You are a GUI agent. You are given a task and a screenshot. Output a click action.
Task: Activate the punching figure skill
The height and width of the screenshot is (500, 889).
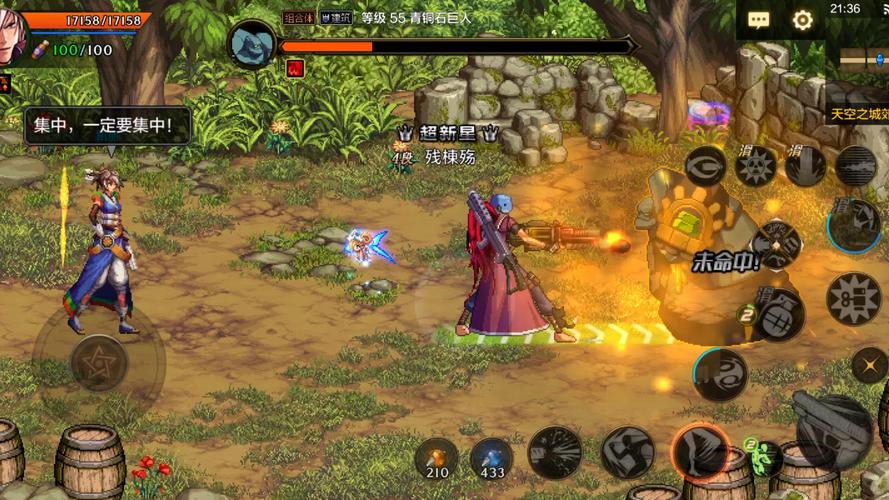click(x=627, y=451)
